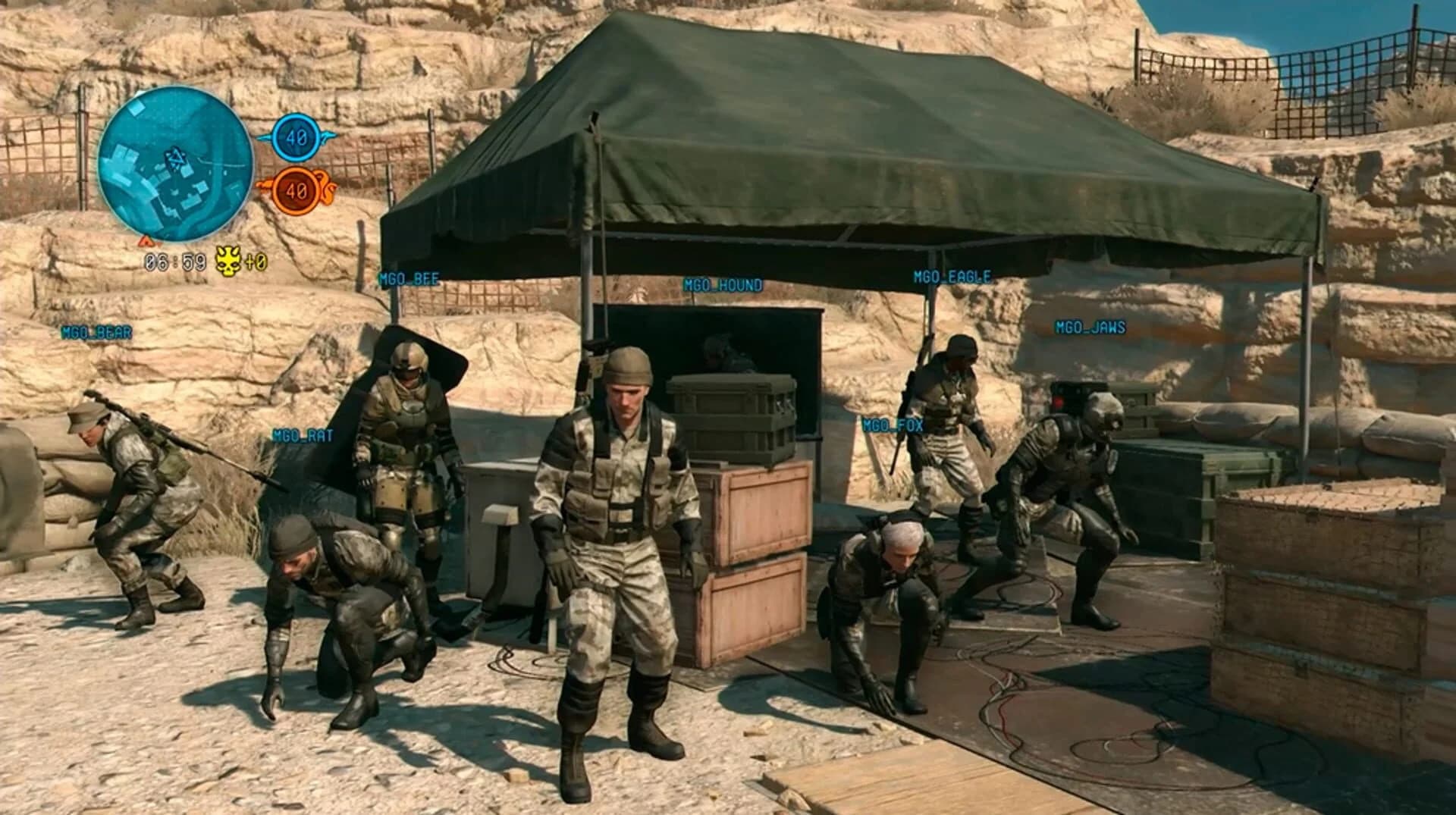The height and width of the screenshot is (815, 1456).
Task: Click the player marker on the minimap
Action: (x=176, y=159)
